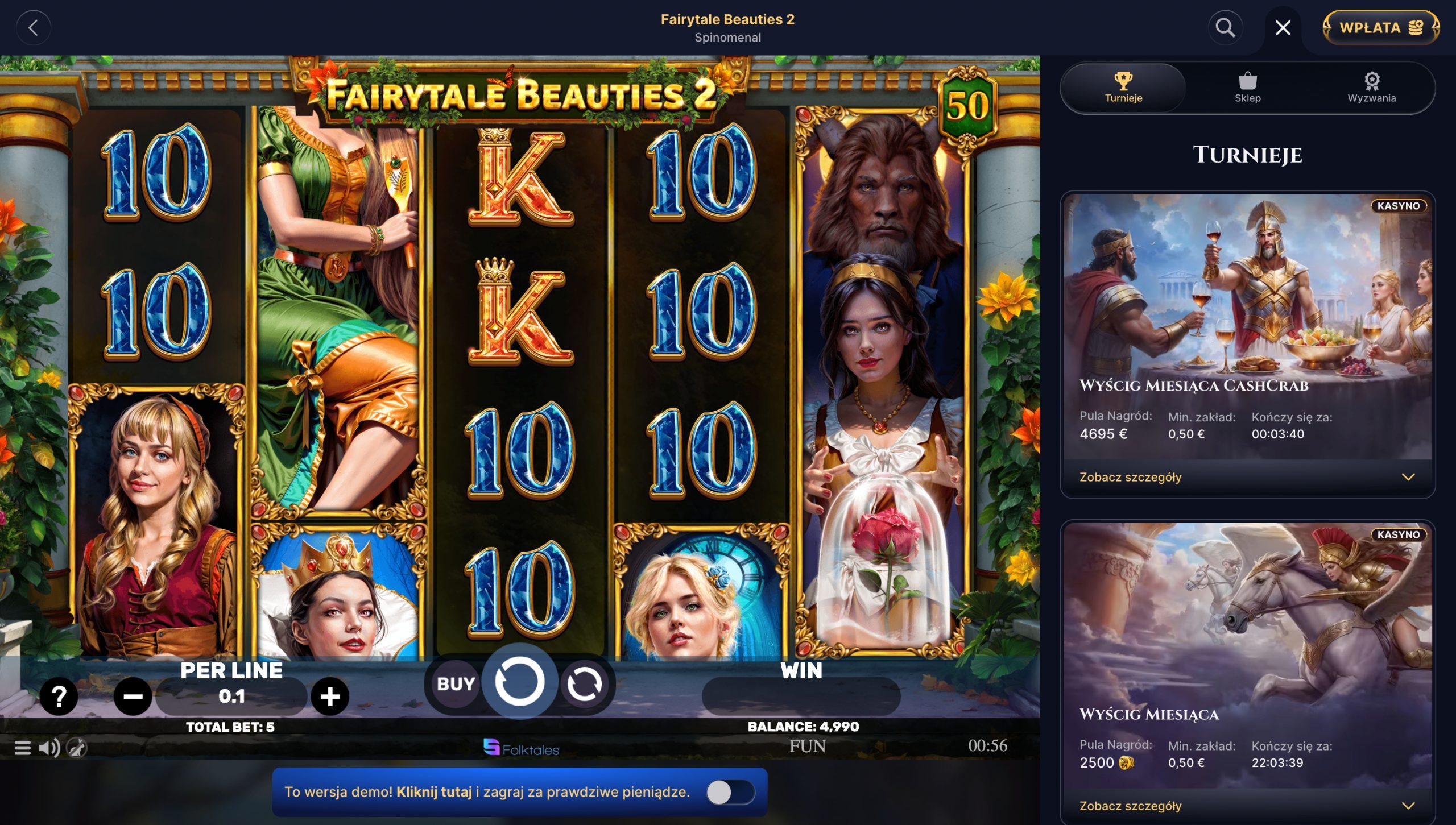
Task: Switch to the Sklep tab
Action: (x=1247, y=88)
